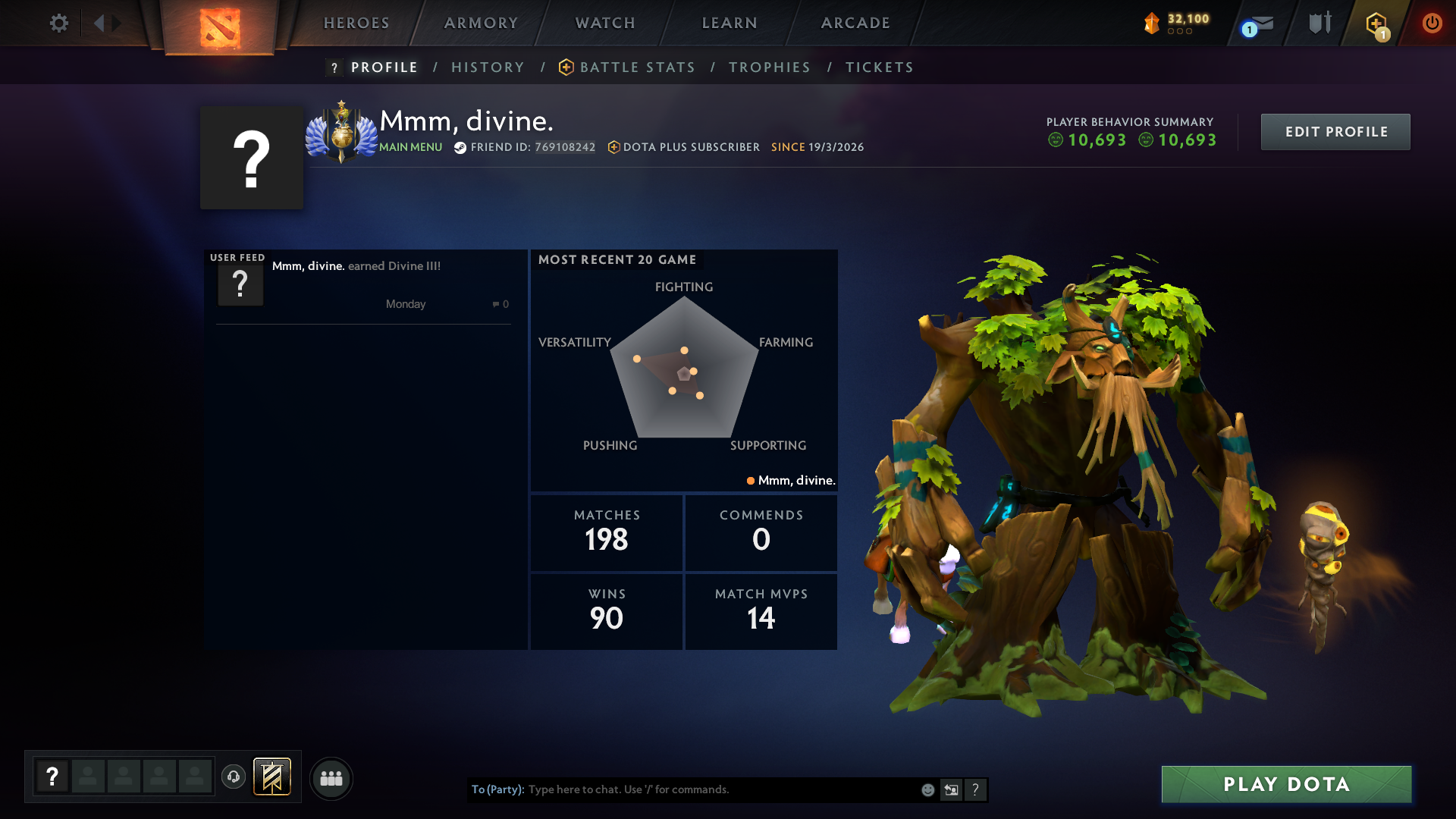
Task: Open the voice chat headset icon
Action: pos(234,777)
